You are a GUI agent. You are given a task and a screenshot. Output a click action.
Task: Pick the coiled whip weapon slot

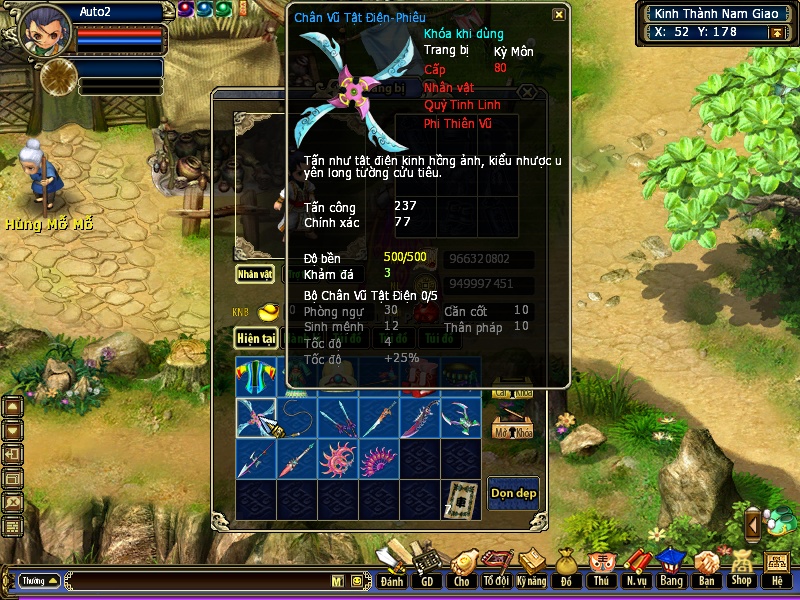(297, 418)
